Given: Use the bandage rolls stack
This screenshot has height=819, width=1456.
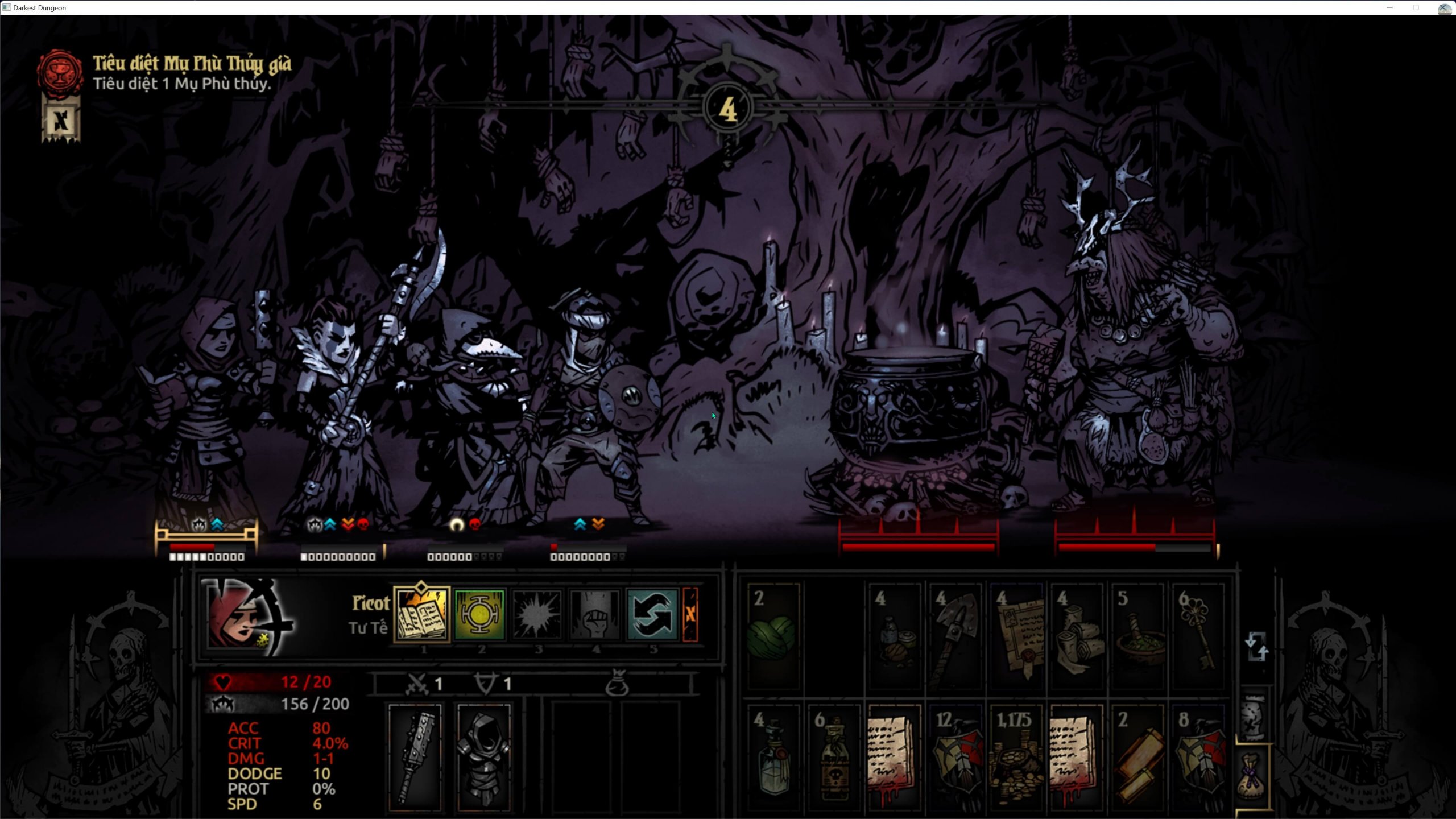Looking at the screenshot, I should tap(1077, 635).
